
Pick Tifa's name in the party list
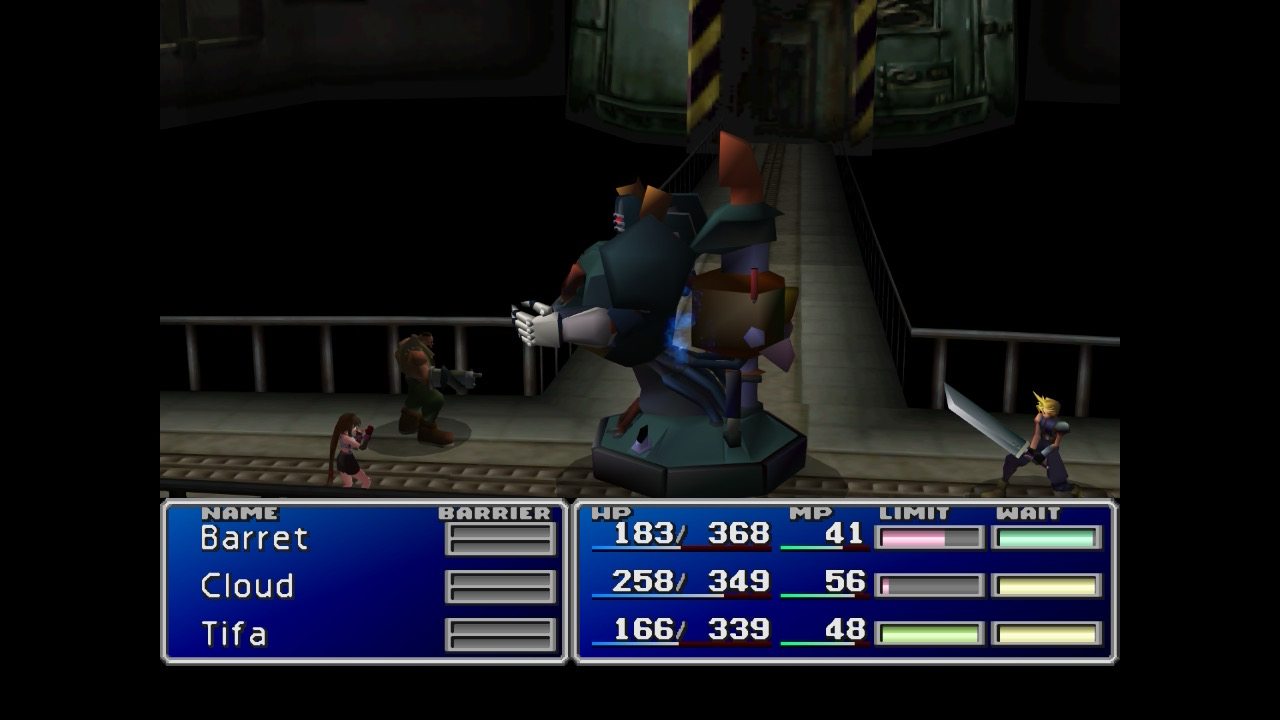pyautogui.click(x=234, y=634)
